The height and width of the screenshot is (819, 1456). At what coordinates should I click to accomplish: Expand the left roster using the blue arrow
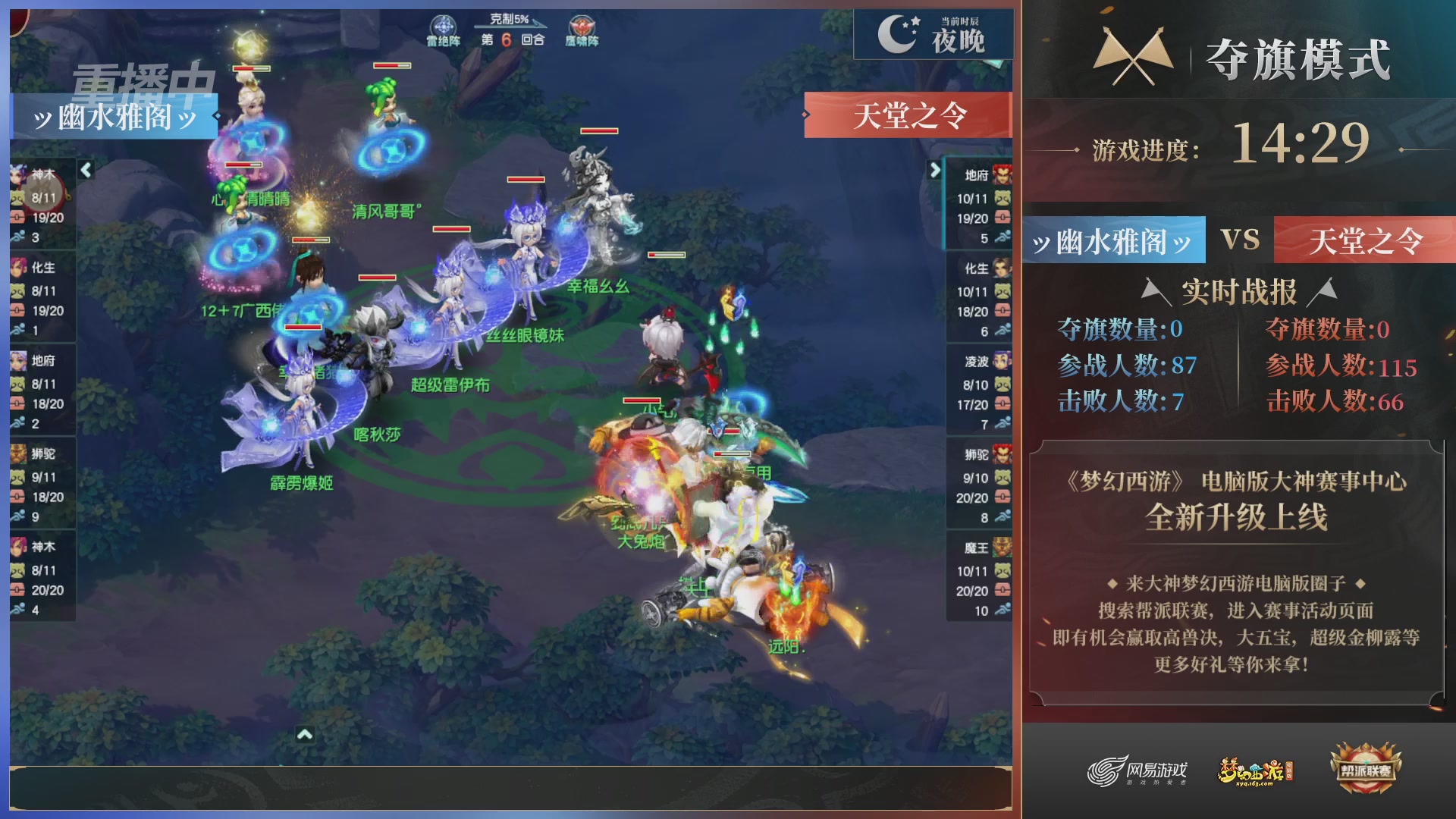[x=86, y=170]
